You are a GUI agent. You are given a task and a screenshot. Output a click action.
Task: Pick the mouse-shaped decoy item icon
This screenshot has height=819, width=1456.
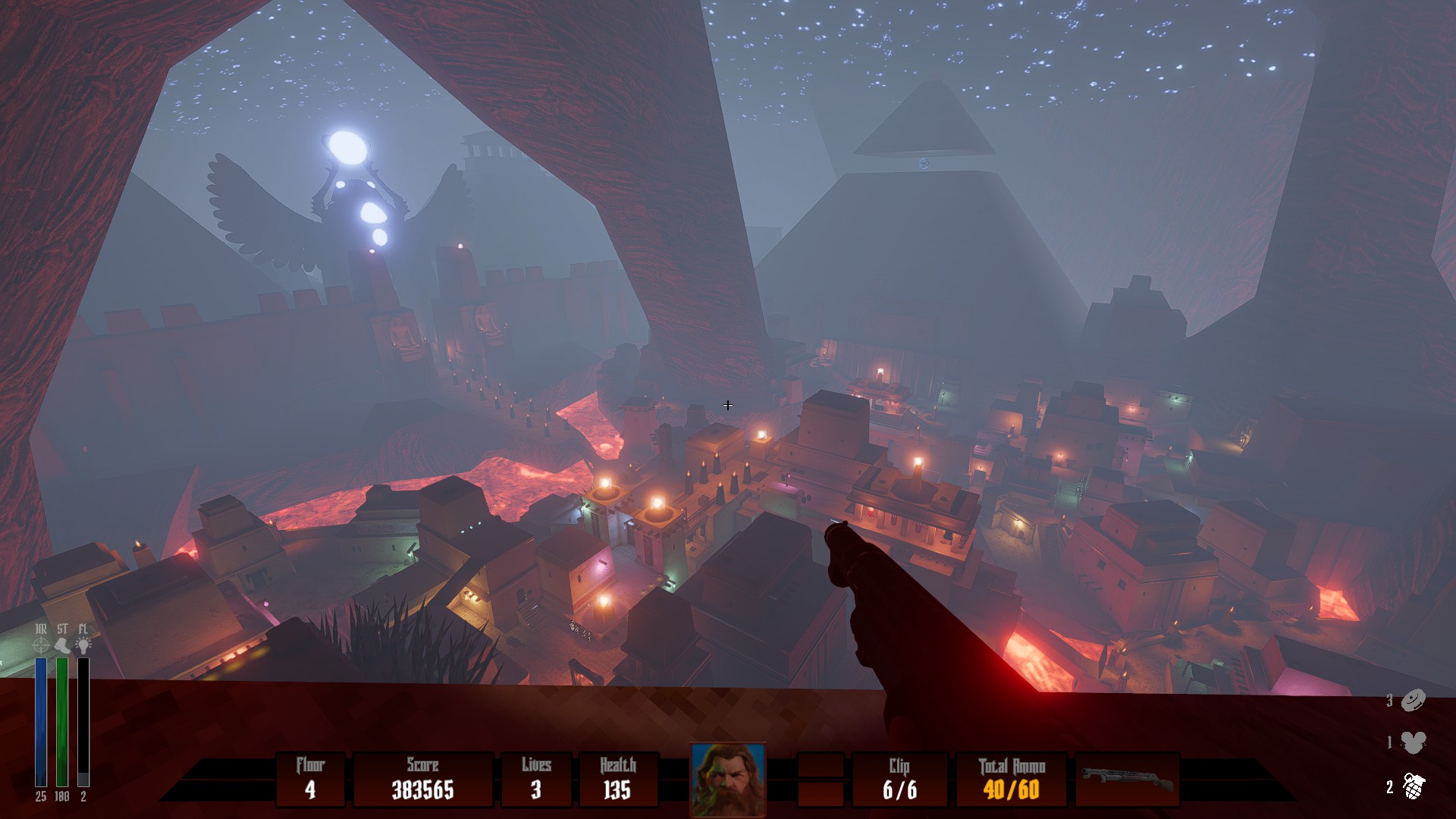point(1413,742)
